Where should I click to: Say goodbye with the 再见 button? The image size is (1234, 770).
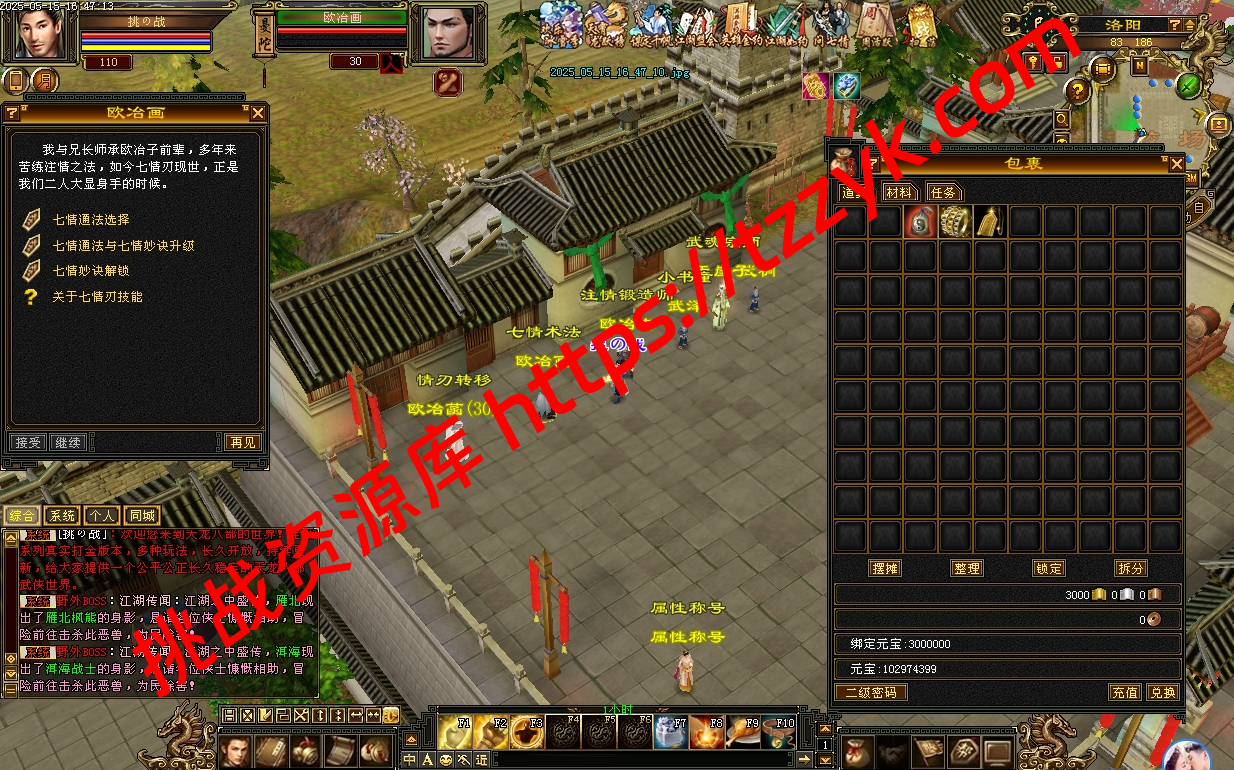click(242, 442)
